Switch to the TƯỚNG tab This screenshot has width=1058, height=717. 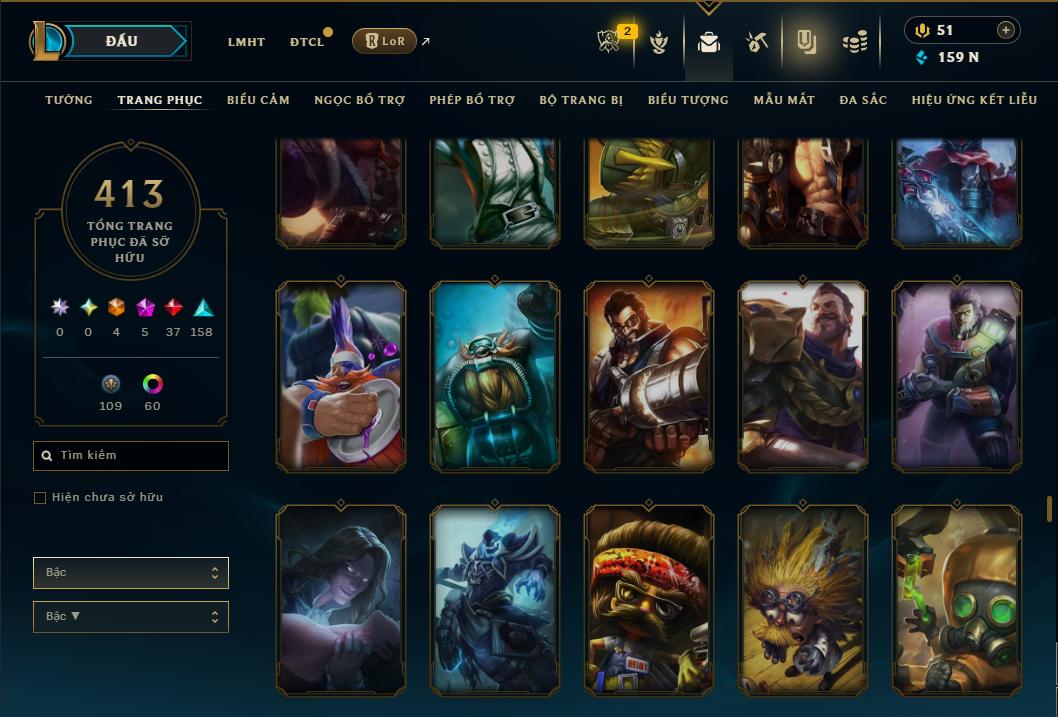point(69,100)
